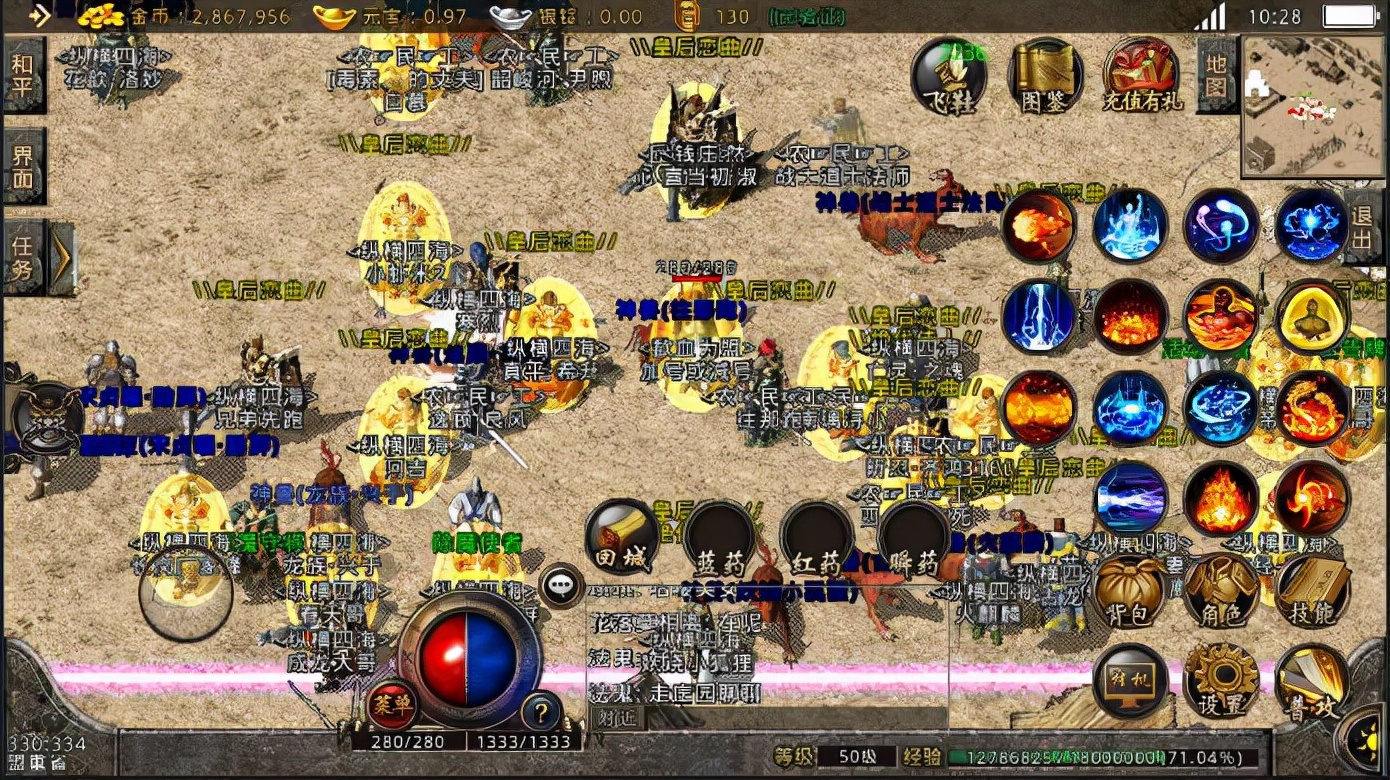Select the 红药 red potion slot

click(816, 536)
